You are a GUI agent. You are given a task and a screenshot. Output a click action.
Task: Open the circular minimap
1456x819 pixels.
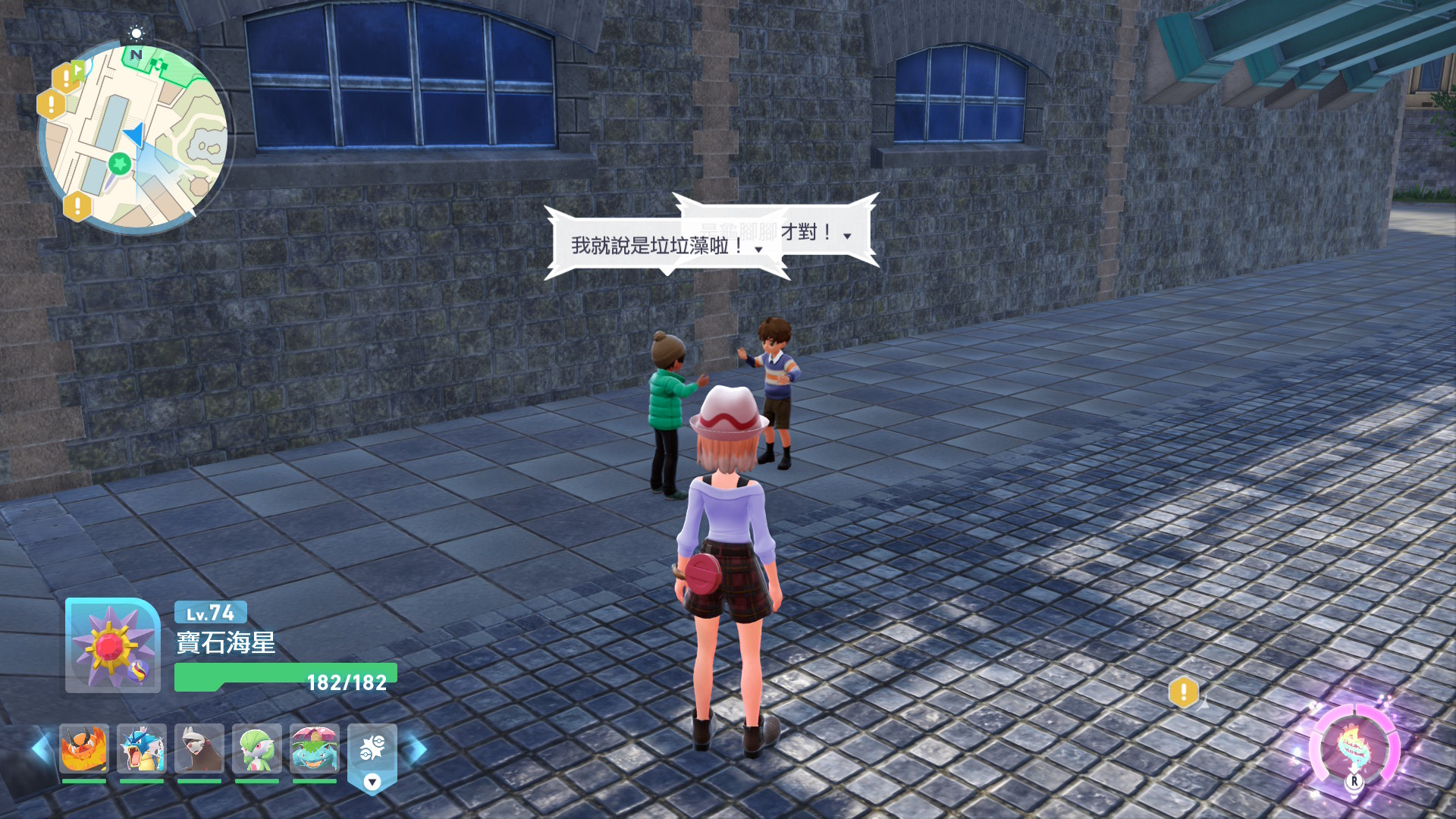click(133, 136)
